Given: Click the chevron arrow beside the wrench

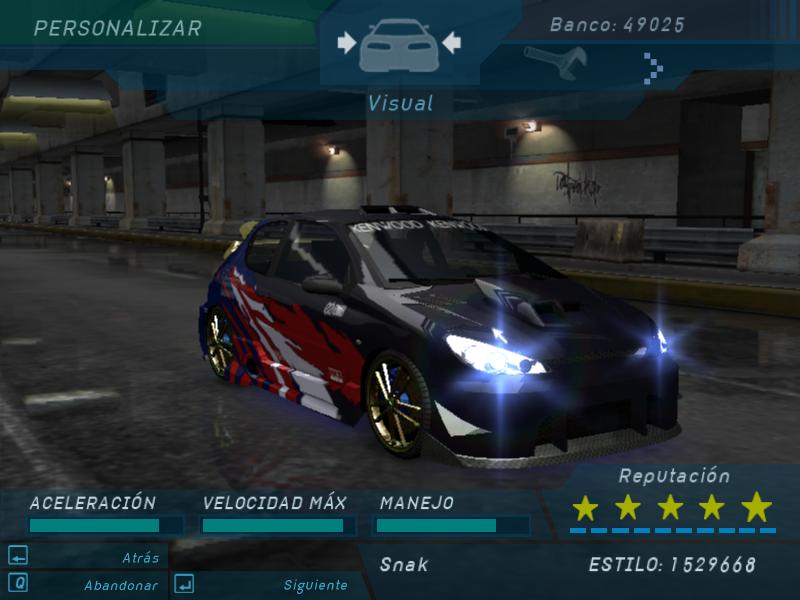Looking at the screenshot, I should point(653,68).
